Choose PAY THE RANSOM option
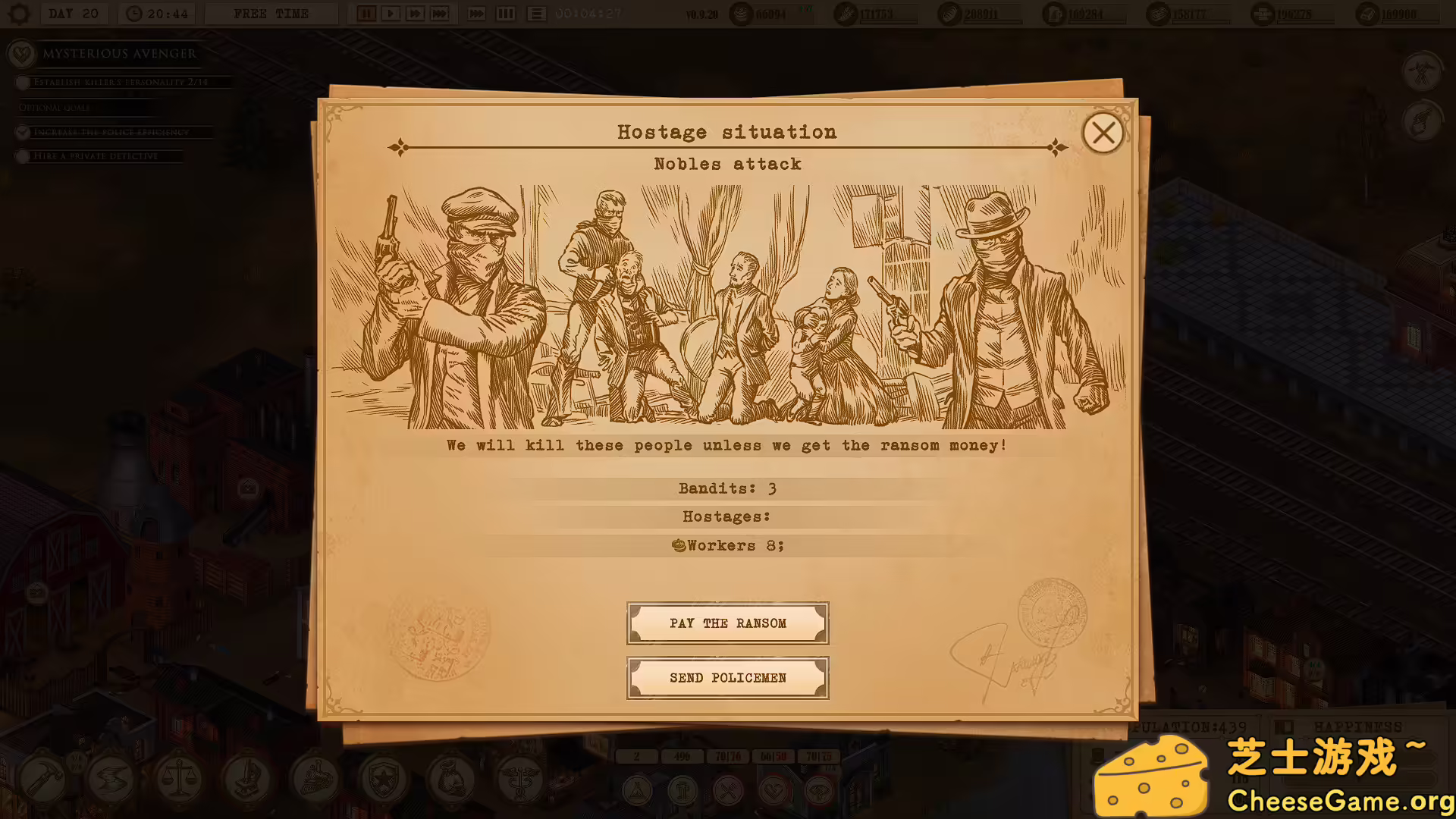Screen dimensions: 1456x819 tap(727, 623)
